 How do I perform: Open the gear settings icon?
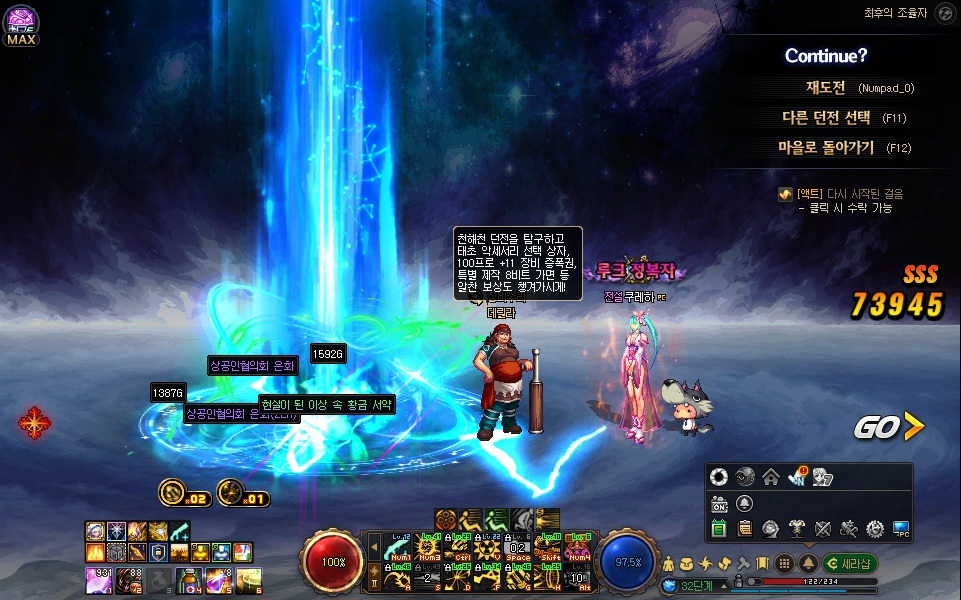click(x=875, y=528)
